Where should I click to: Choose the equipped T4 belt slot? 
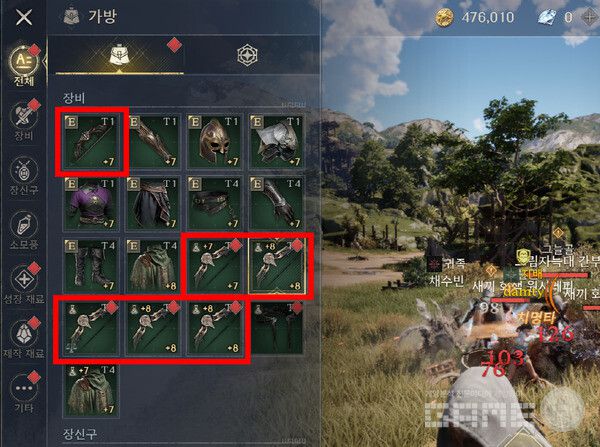point(216,203)
